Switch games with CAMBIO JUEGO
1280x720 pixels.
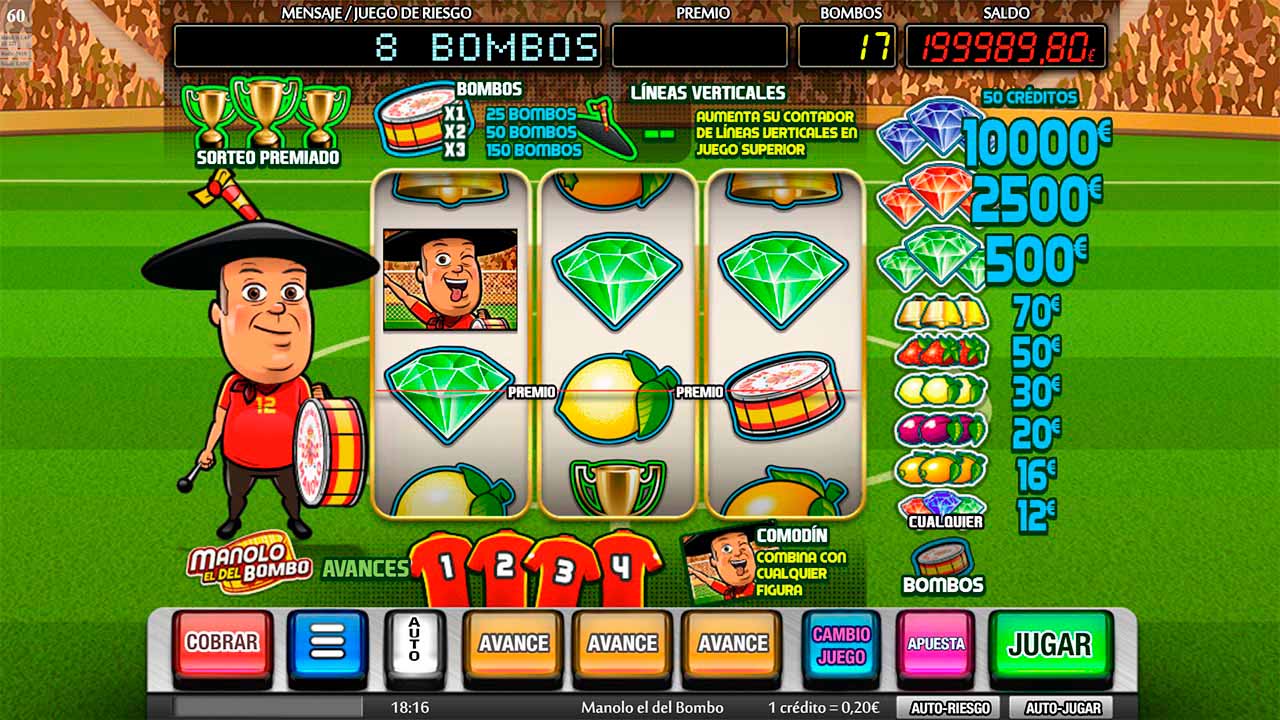click(x=841, y=645)
